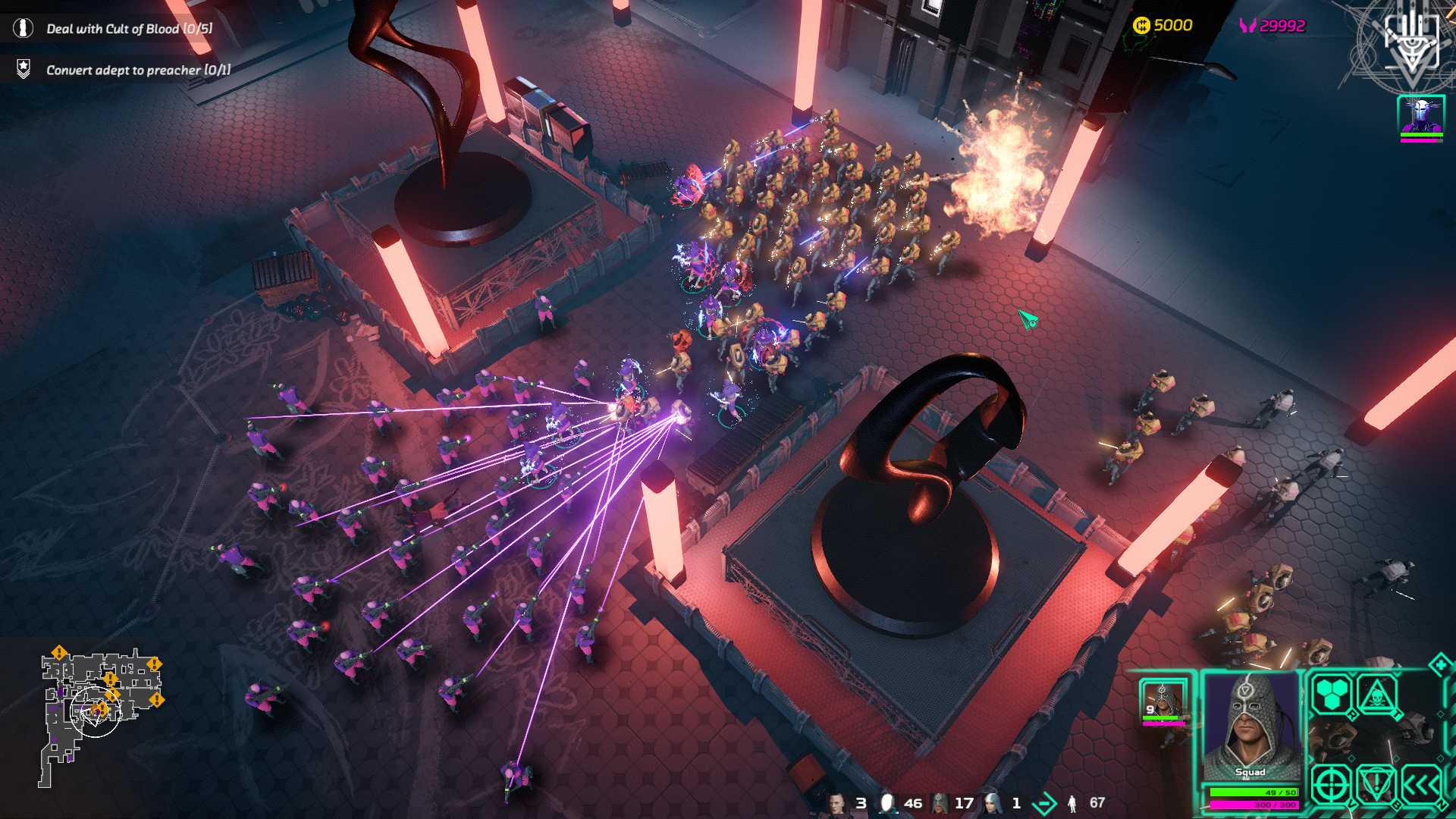This screenshot has height=819, width=1456.
Task: Select the hooded unit portrait showing 46
Action: click(x=887, y=800)
